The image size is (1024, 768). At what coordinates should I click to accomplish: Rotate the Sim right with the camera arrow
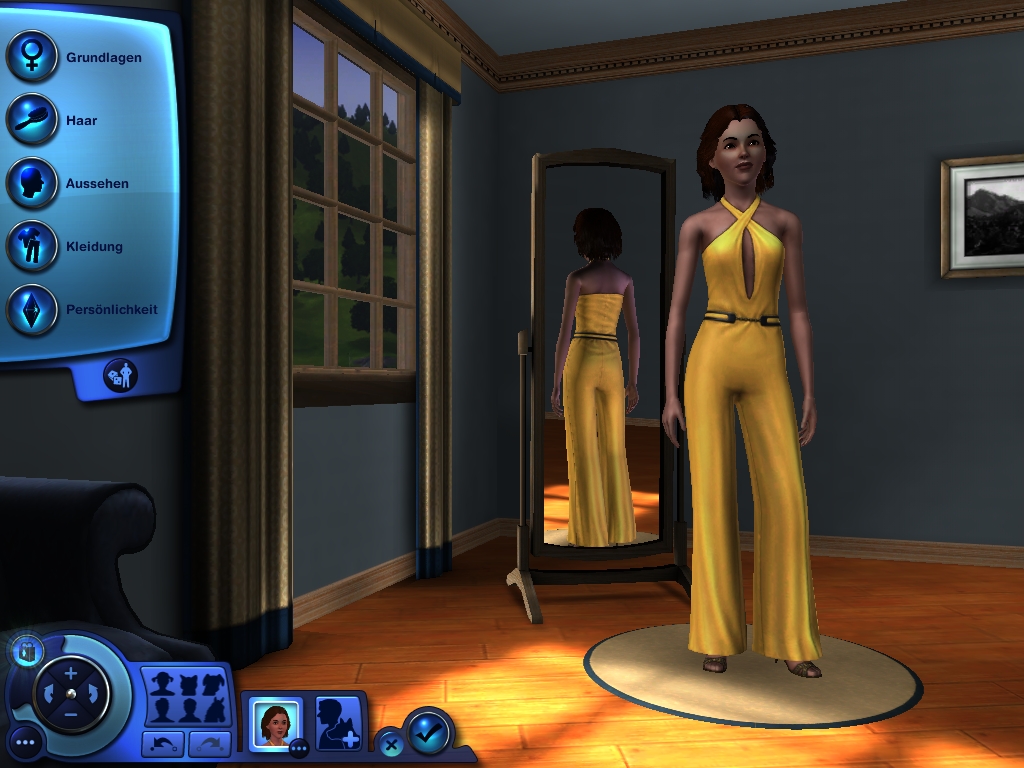[x=95, y=694]
